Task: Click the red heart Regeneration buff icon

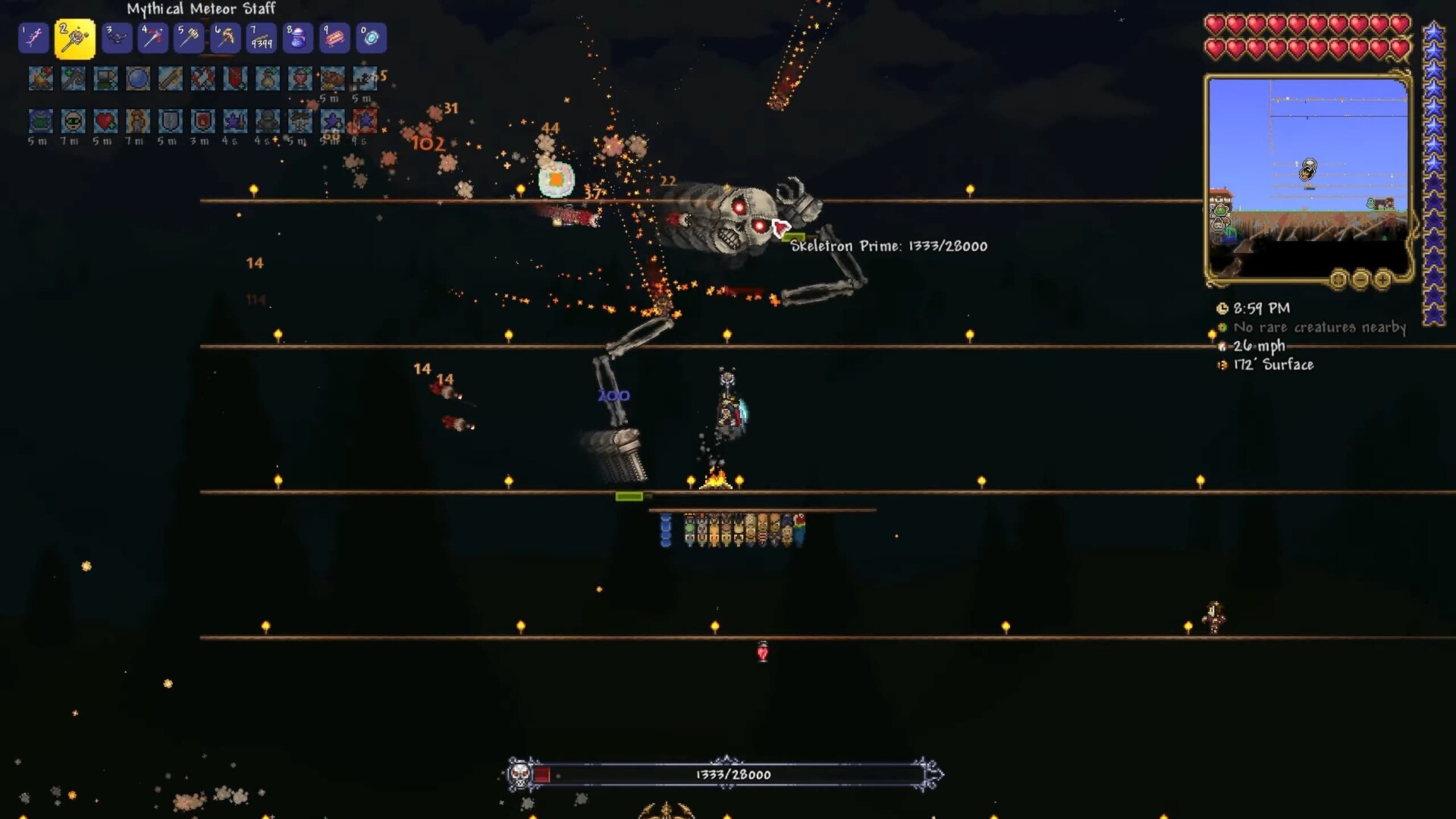Action: click(x=105, y=121)
